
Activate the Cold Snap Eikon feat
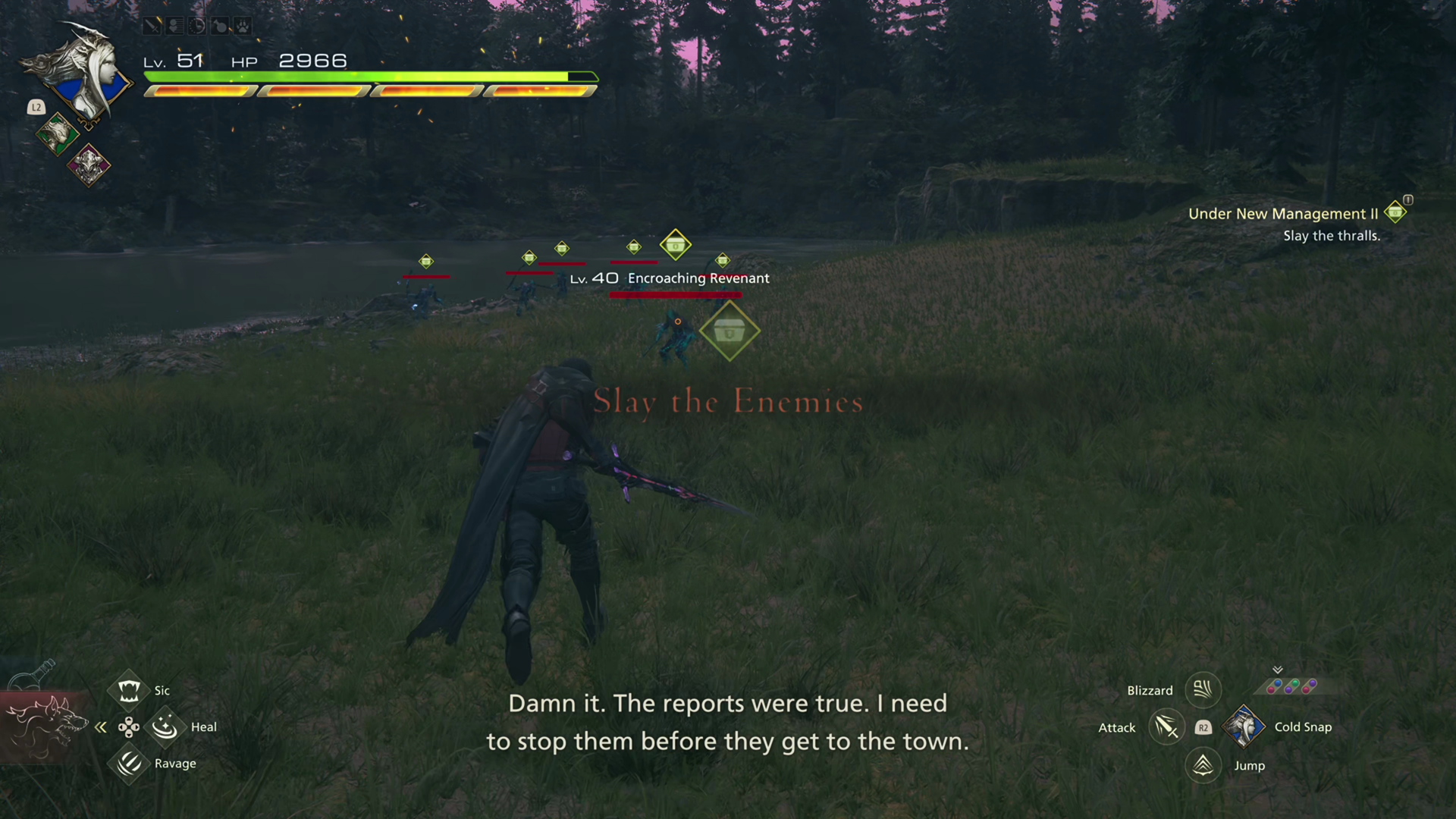1243,726
